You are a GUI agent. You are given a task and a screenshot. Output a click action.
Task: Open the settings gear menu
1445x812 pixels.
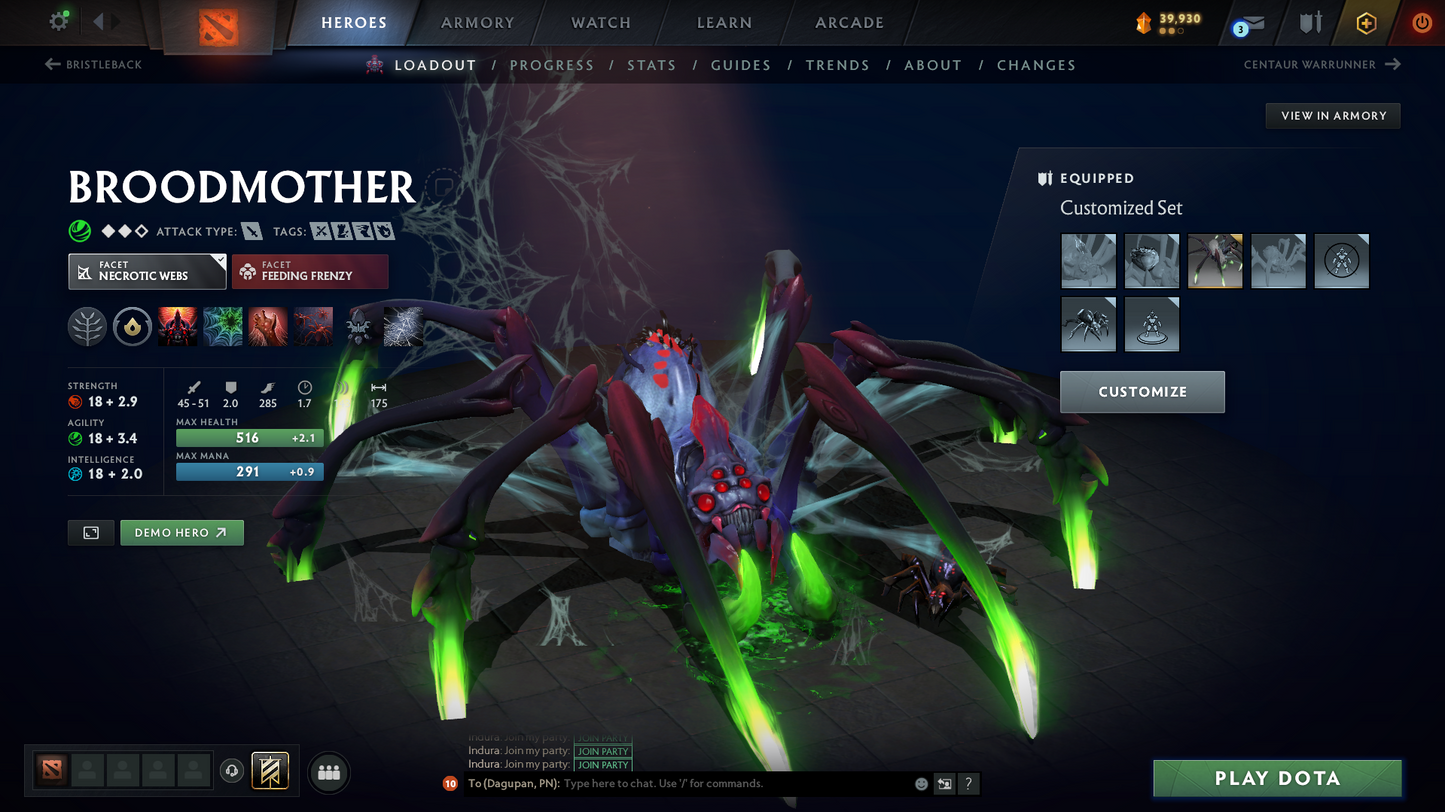tap(59, 21)
